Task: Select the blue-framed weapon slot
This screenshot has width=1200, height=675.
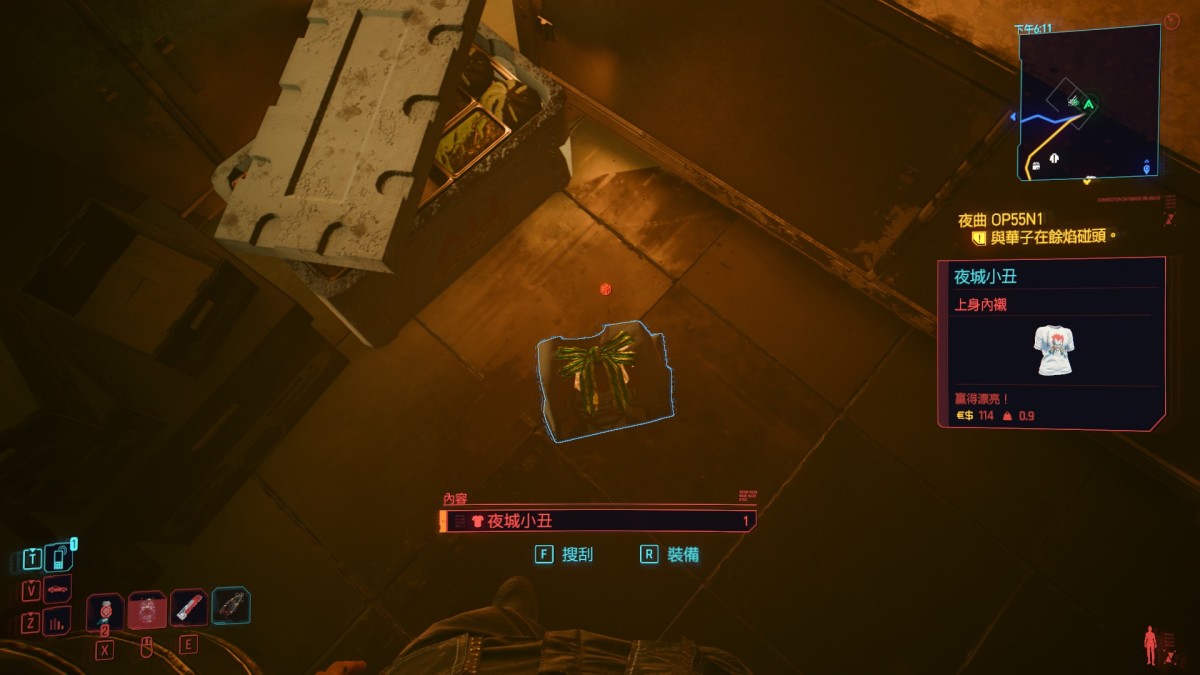Action: [231, 606]
